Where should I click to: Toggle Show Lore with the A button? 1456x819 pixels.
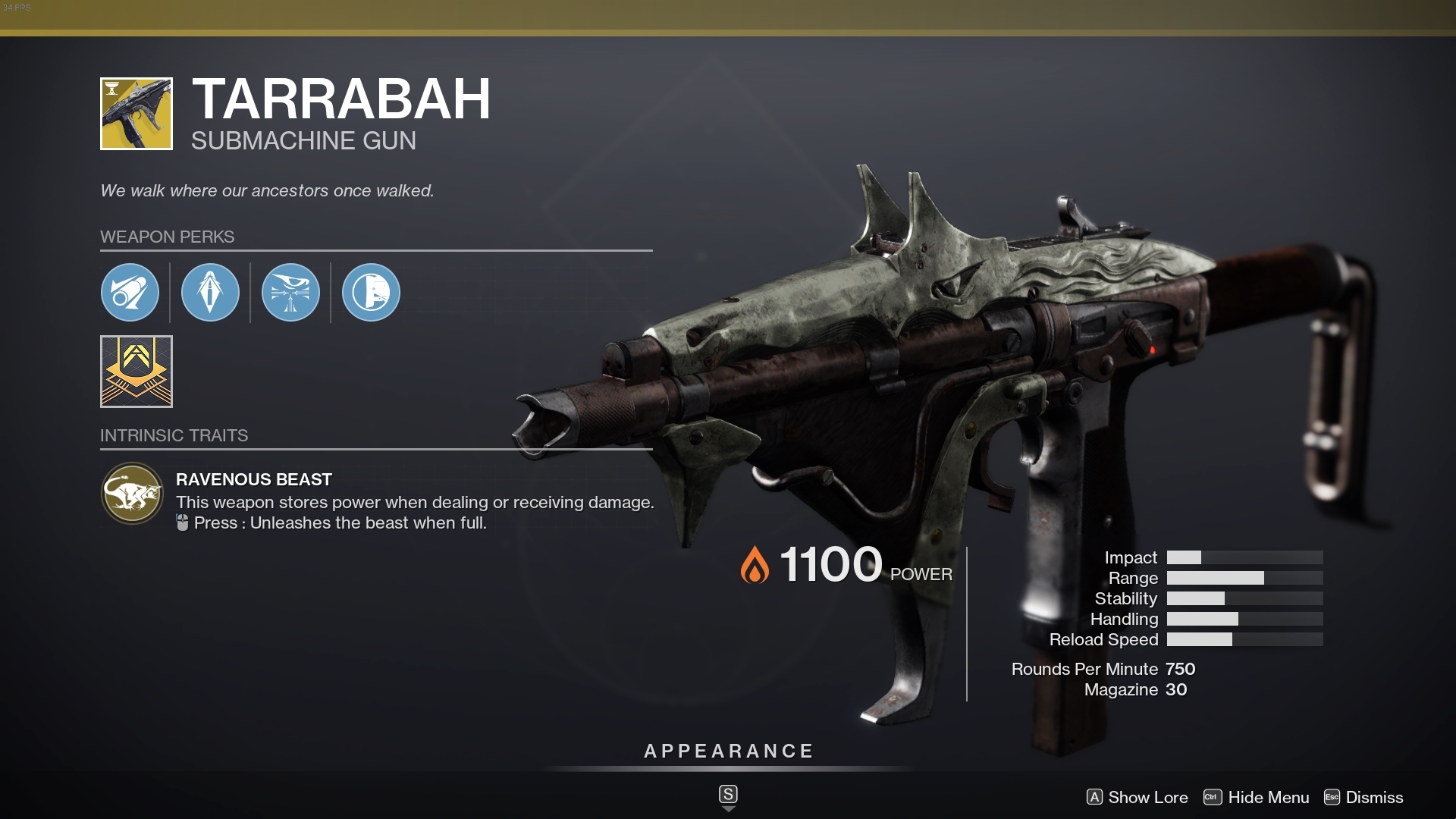point(1095,798)
